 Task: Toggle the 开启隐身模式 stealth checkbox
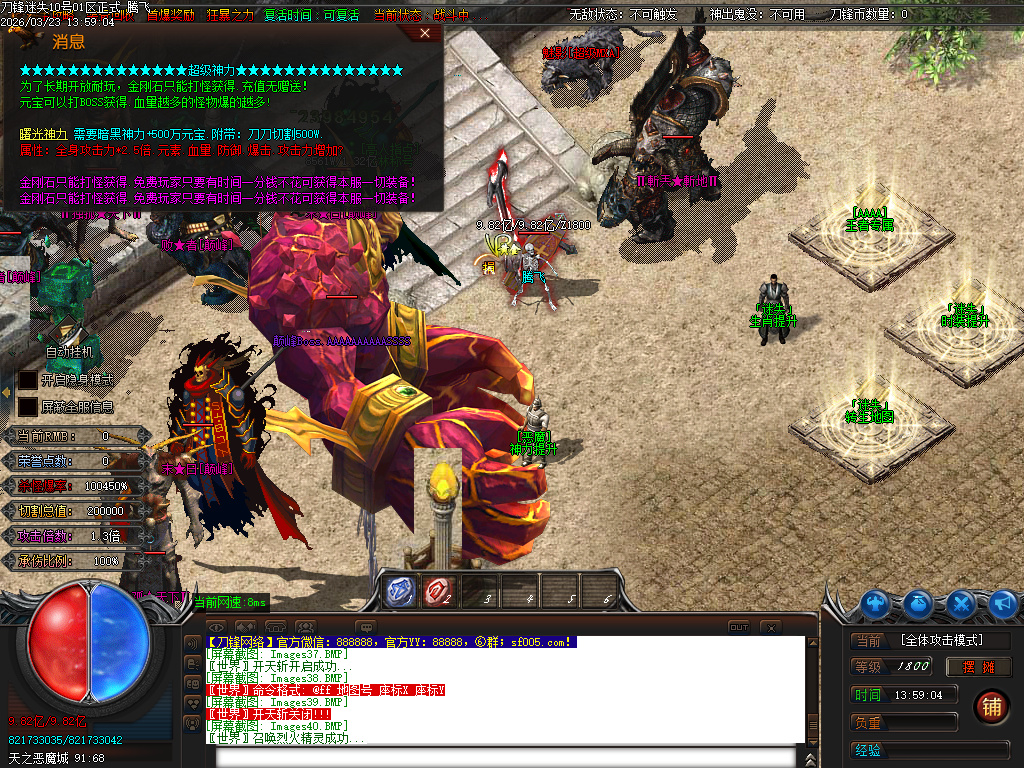[x=28, y=380]
